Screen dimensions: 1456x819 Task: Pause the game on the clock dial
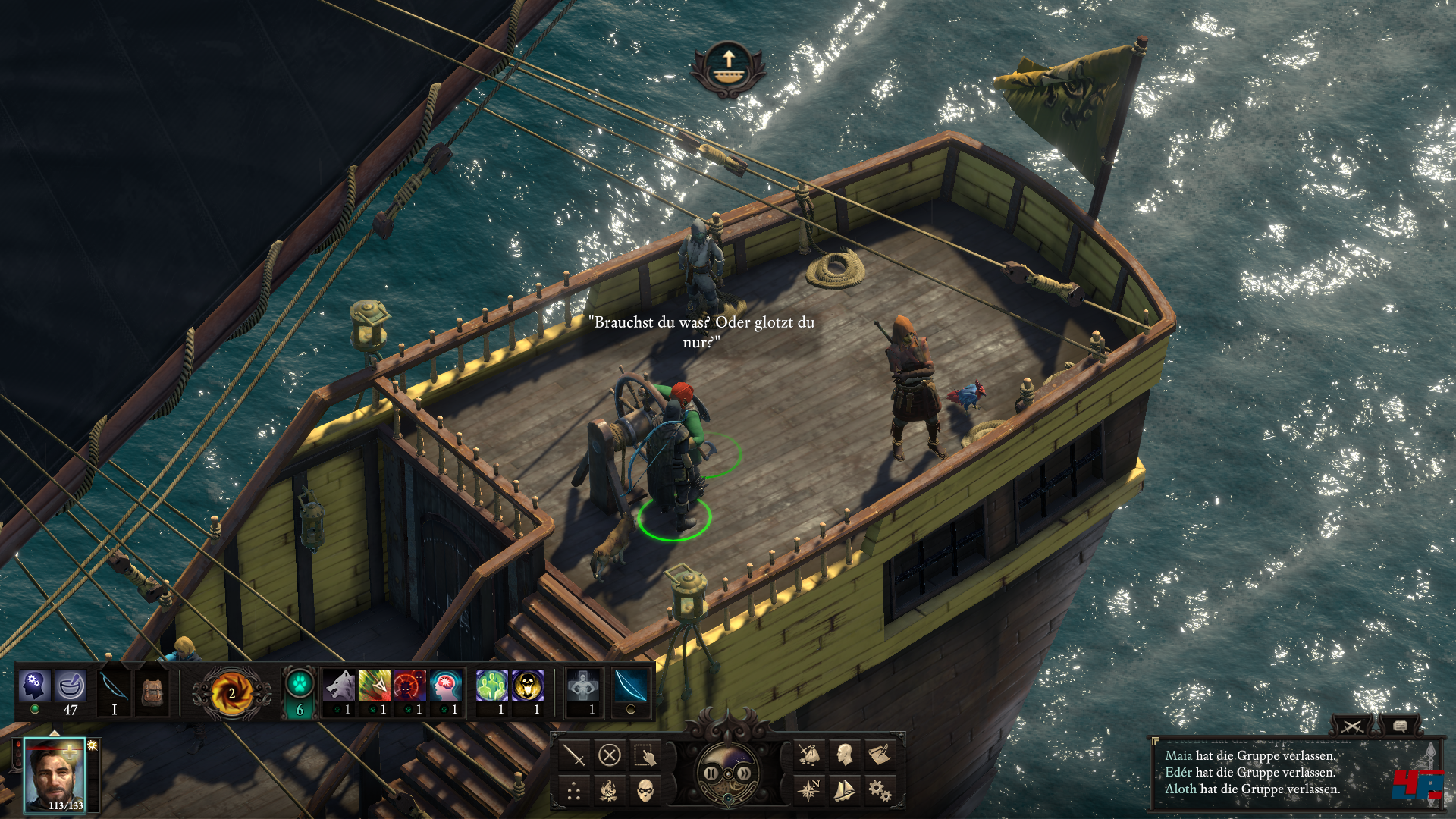click(711, 773)
